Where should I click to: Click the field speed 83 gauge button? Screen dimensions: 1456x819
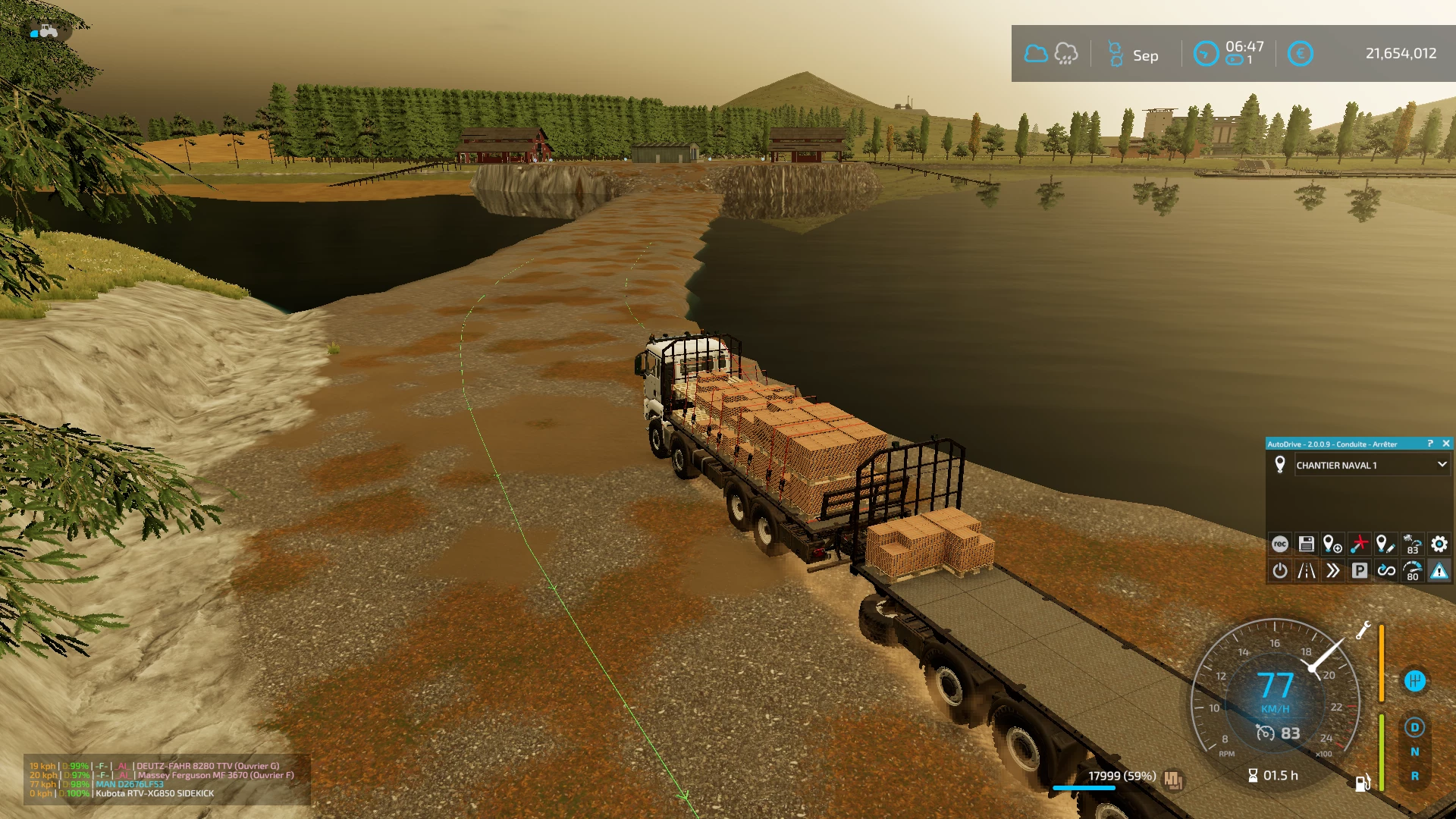(x=1412, y=544)
